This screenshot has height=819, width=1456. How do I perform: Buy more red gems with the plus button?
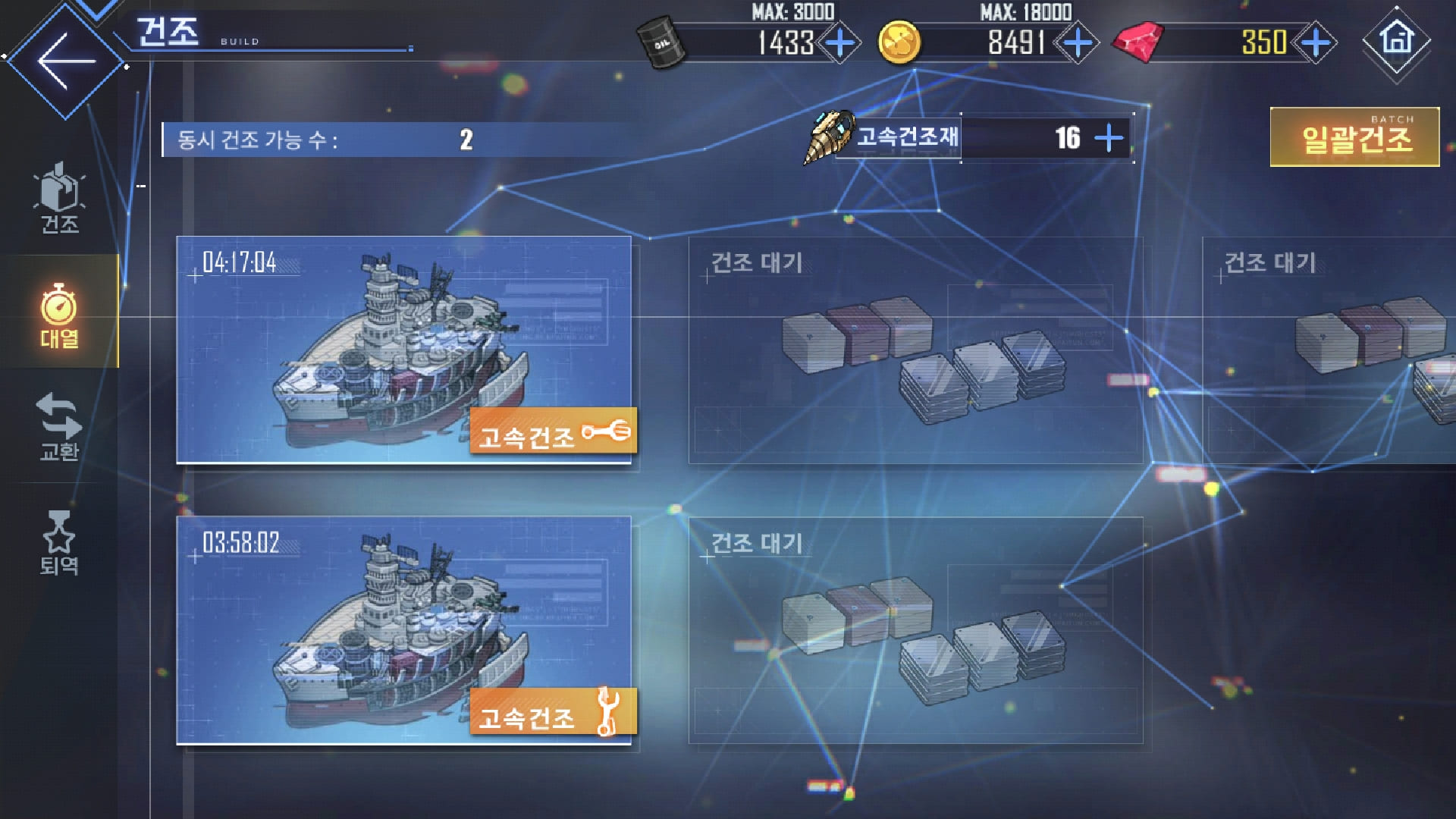[1316, 42]
